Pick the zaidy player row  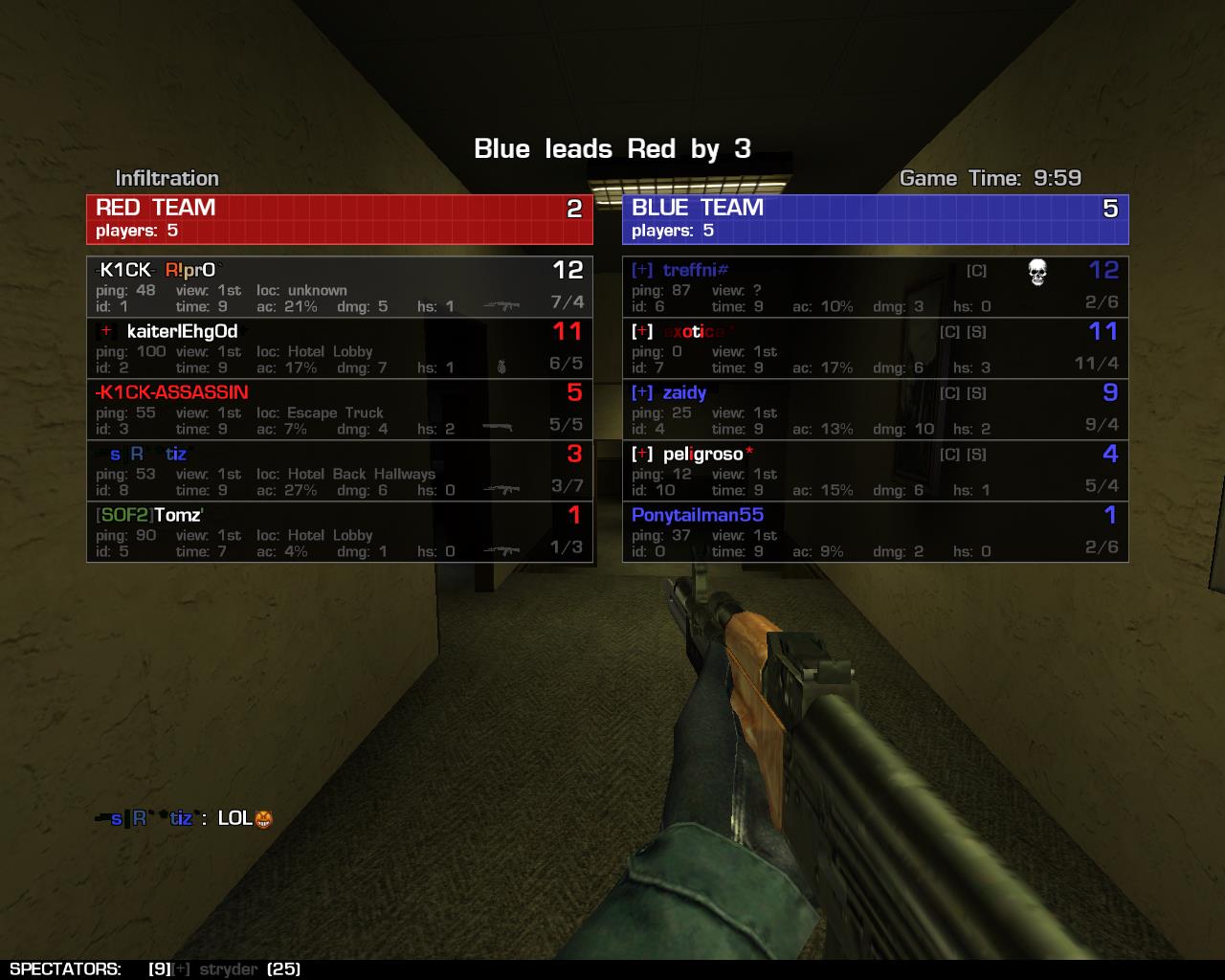pyautogui.click(x=875, y=409)
